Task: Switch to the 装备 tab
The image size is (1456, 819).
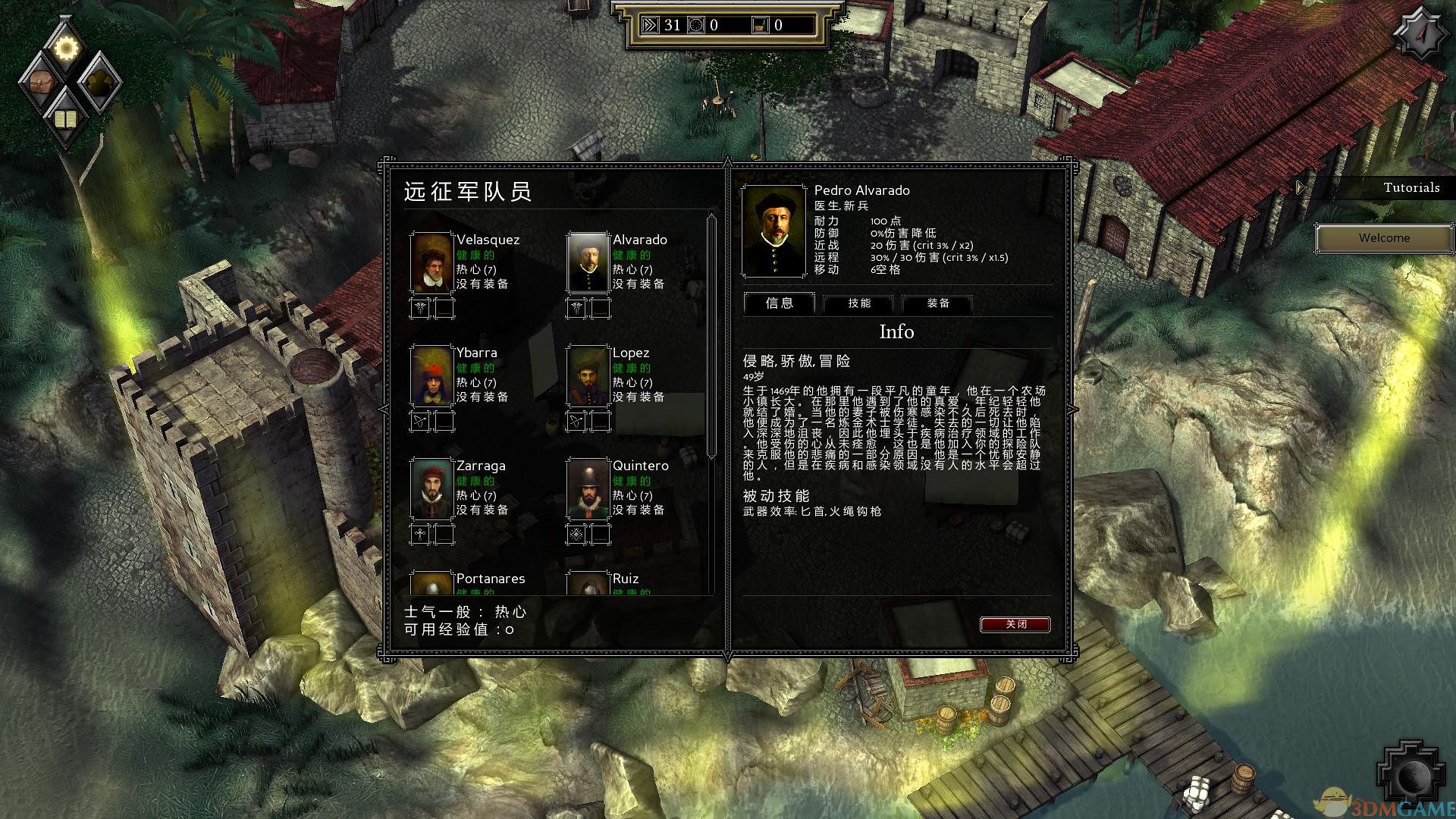Action: [x=937, y=304]
